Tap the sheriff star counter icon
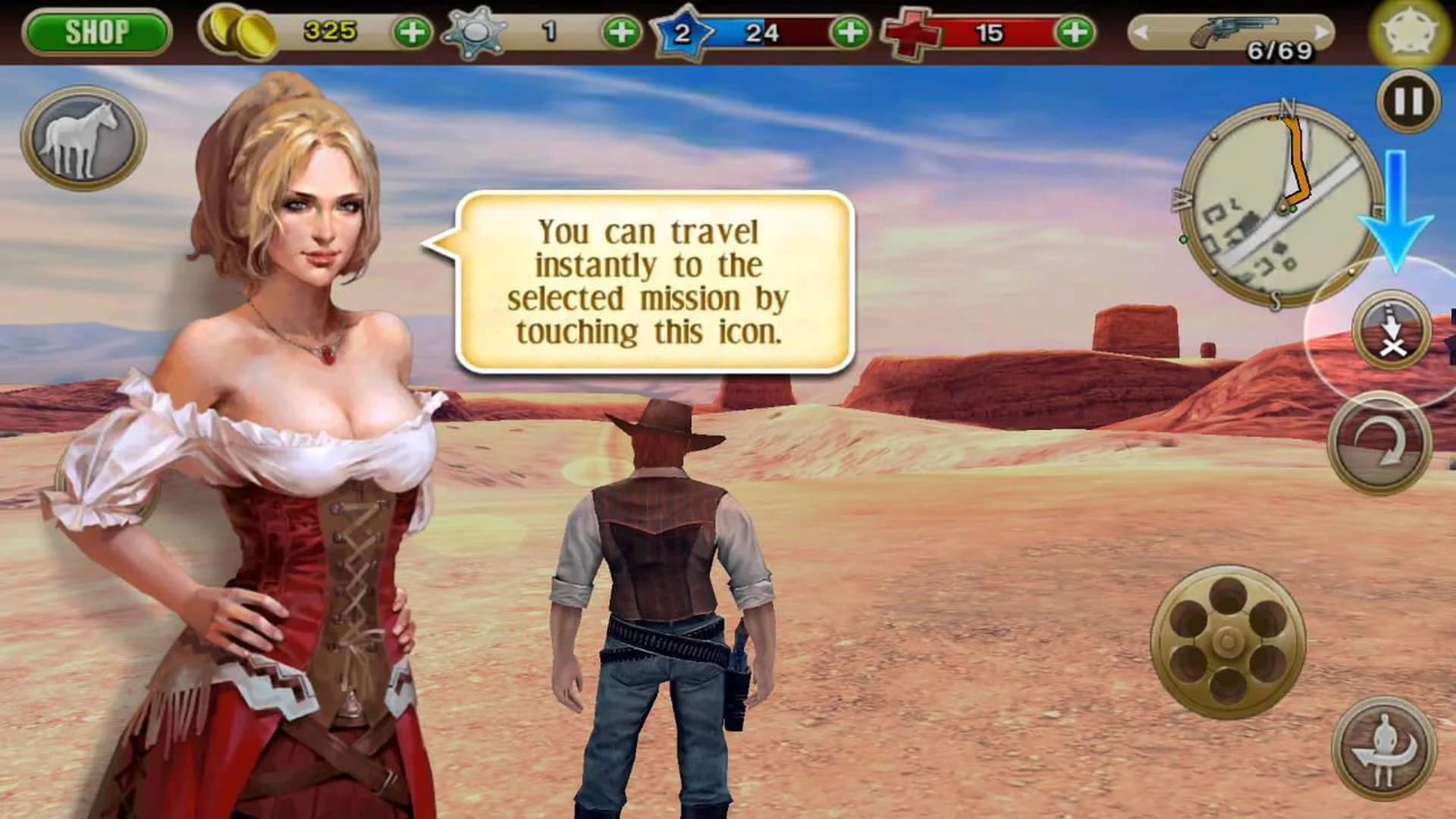The width and height of the screenshot is (1456, 819). click(475, 32)
